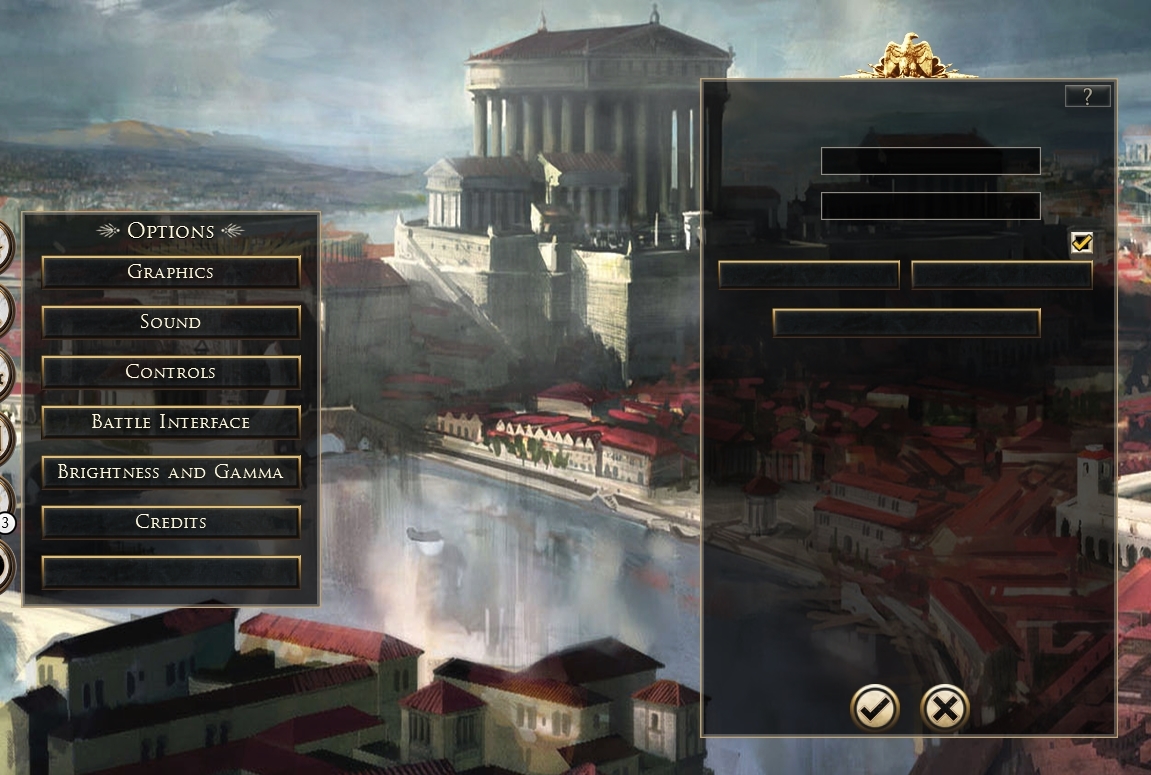The height and width of the screenshot is (775, 1151).
Task: Click the unlabeled button beneath Credits
Action: coord(171,572)
